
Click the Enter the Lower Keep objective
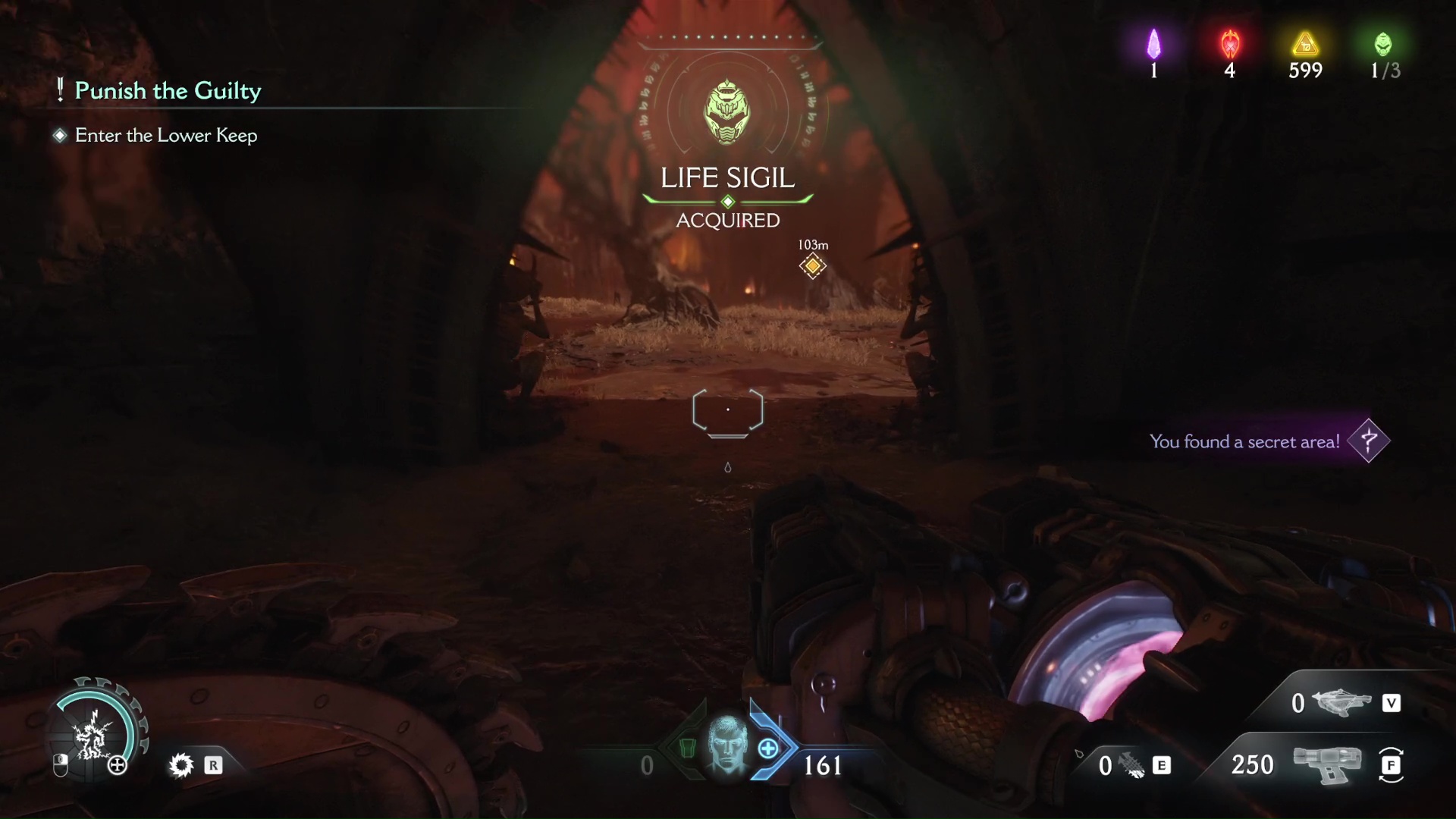166,136
